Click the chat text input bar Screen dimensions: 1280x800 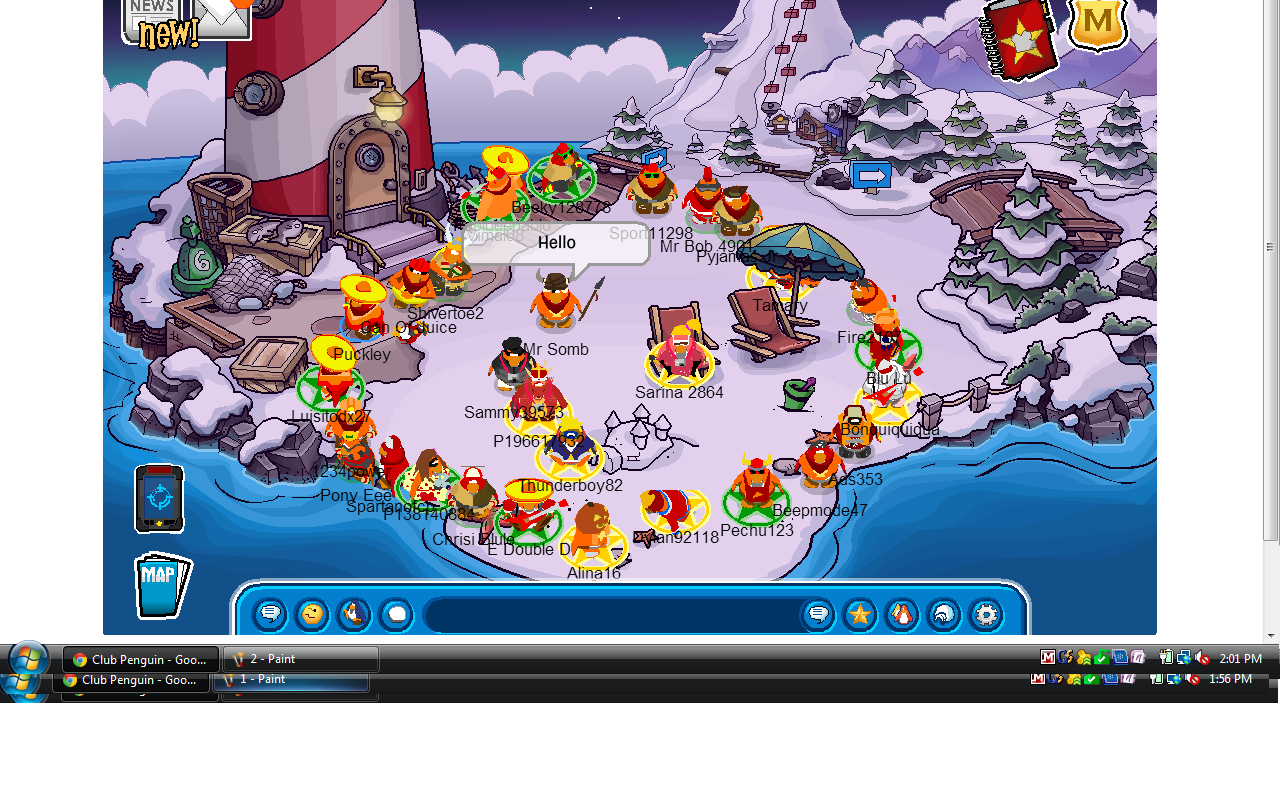point(610,614)
